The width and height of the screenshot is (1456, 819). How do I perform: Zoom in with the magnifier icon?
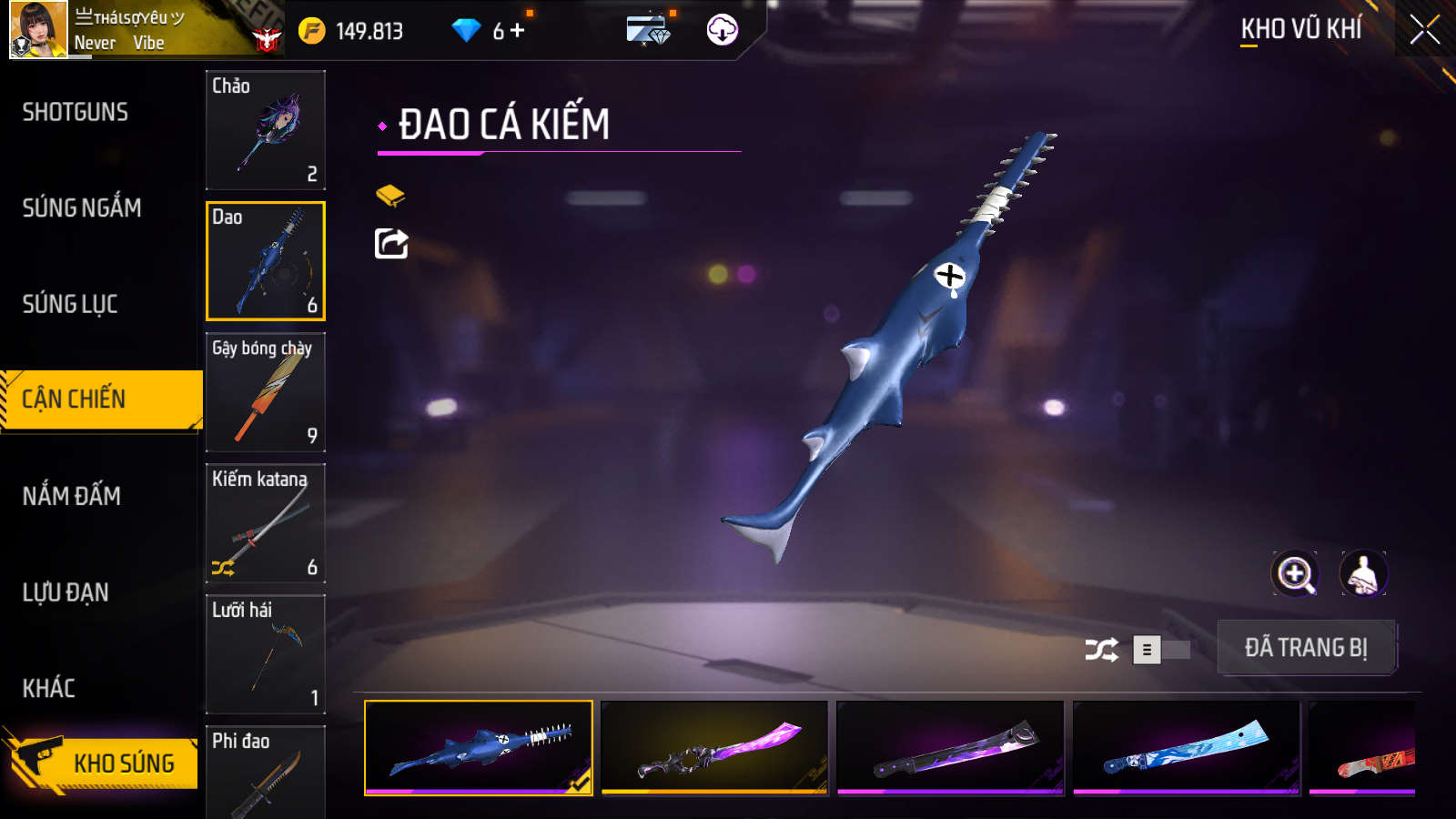(x=1295, y=574)
